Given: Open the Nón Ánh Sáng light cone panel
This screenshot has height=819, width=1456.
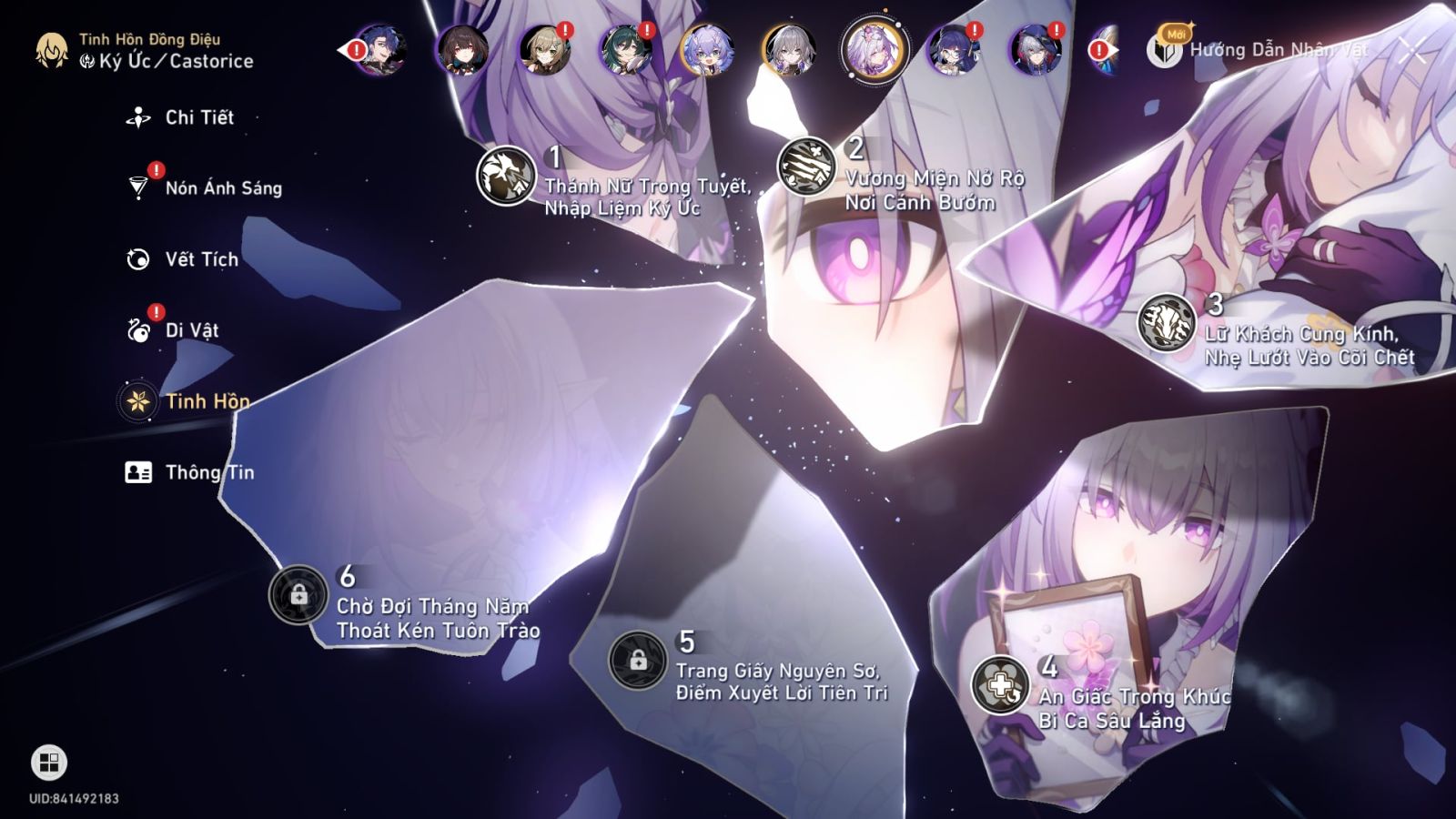Looking at the screenshot, I should click(223, 188).
